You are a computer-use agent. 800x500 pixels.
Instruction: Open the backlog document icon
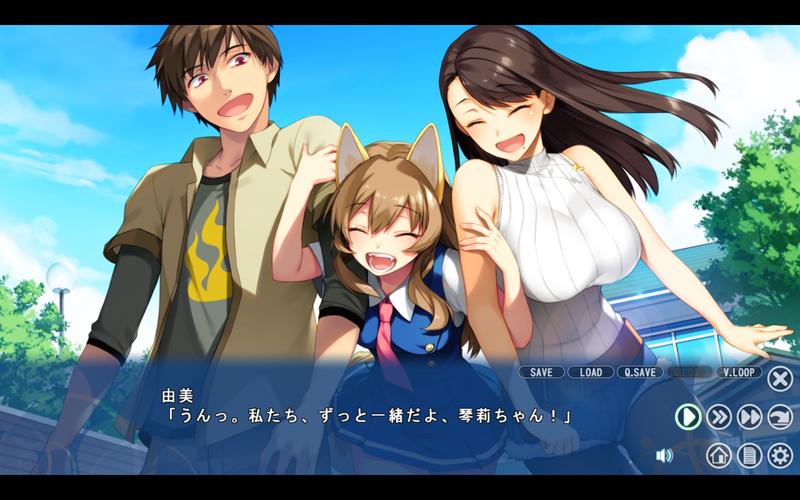[749, 456]
